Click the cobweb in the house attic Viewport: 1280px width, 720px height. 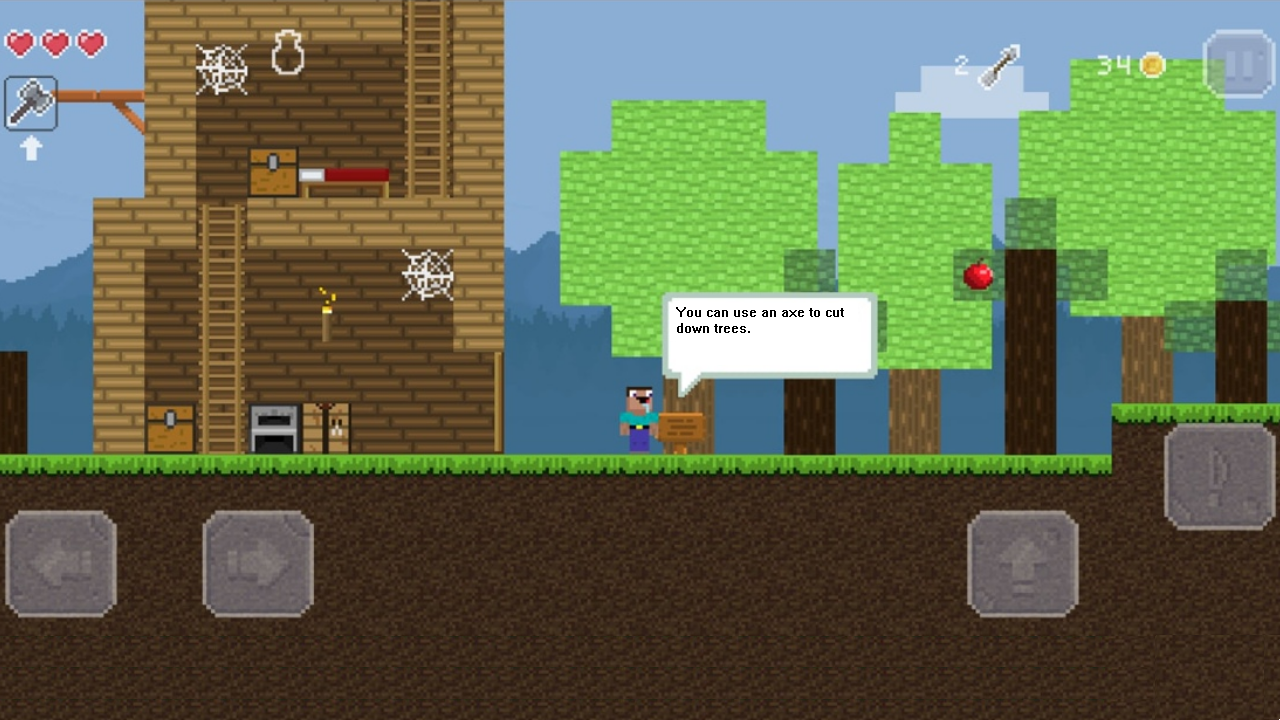click(x=224, y=70)
